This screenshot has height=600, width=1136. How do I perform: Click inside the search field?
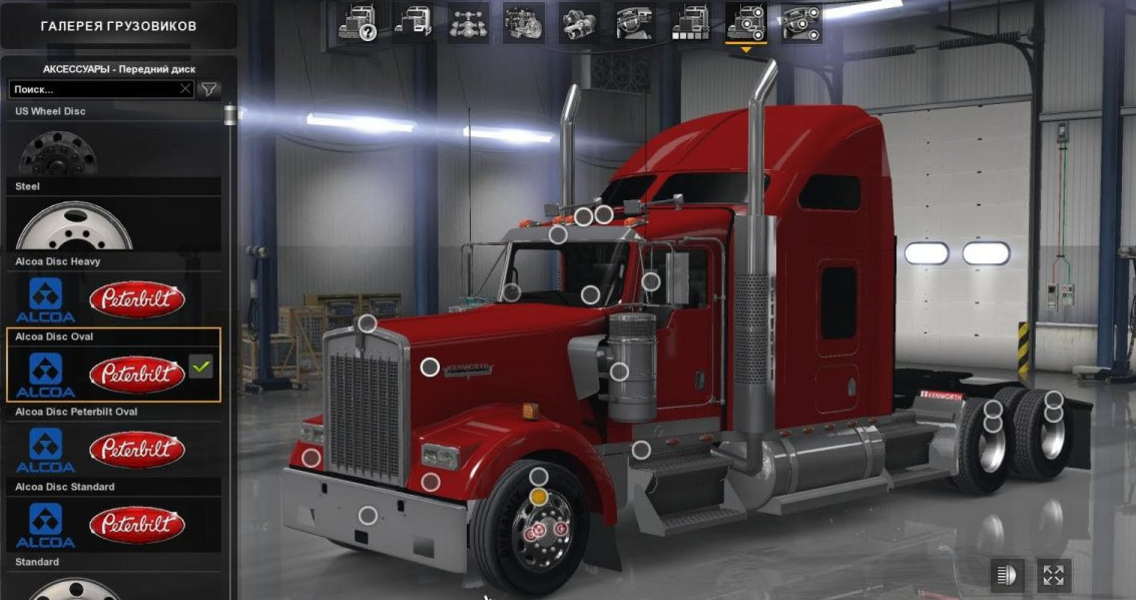point(95,89)
